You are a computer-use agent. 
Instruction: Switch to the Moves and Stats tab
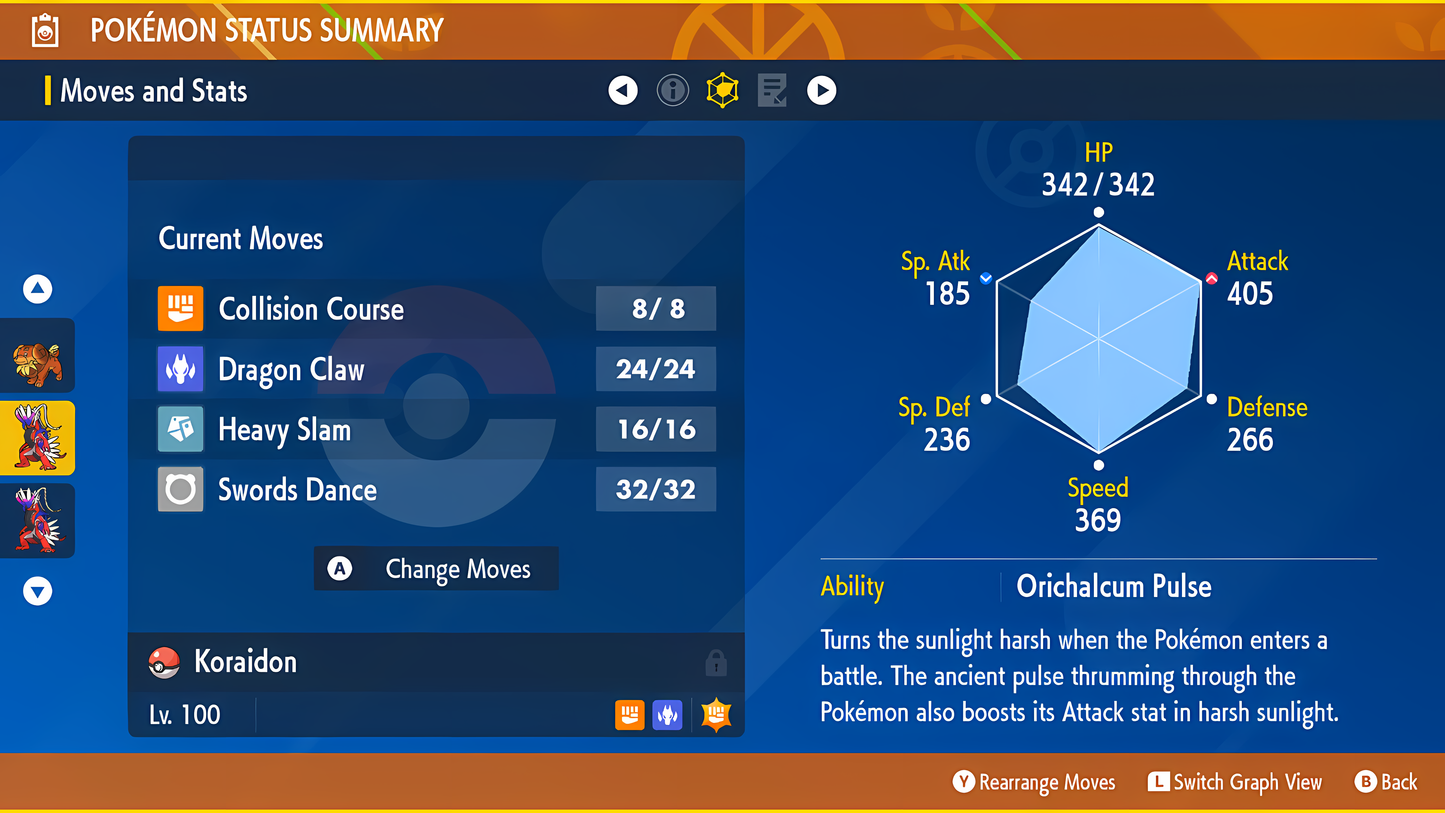click(152, 90)
